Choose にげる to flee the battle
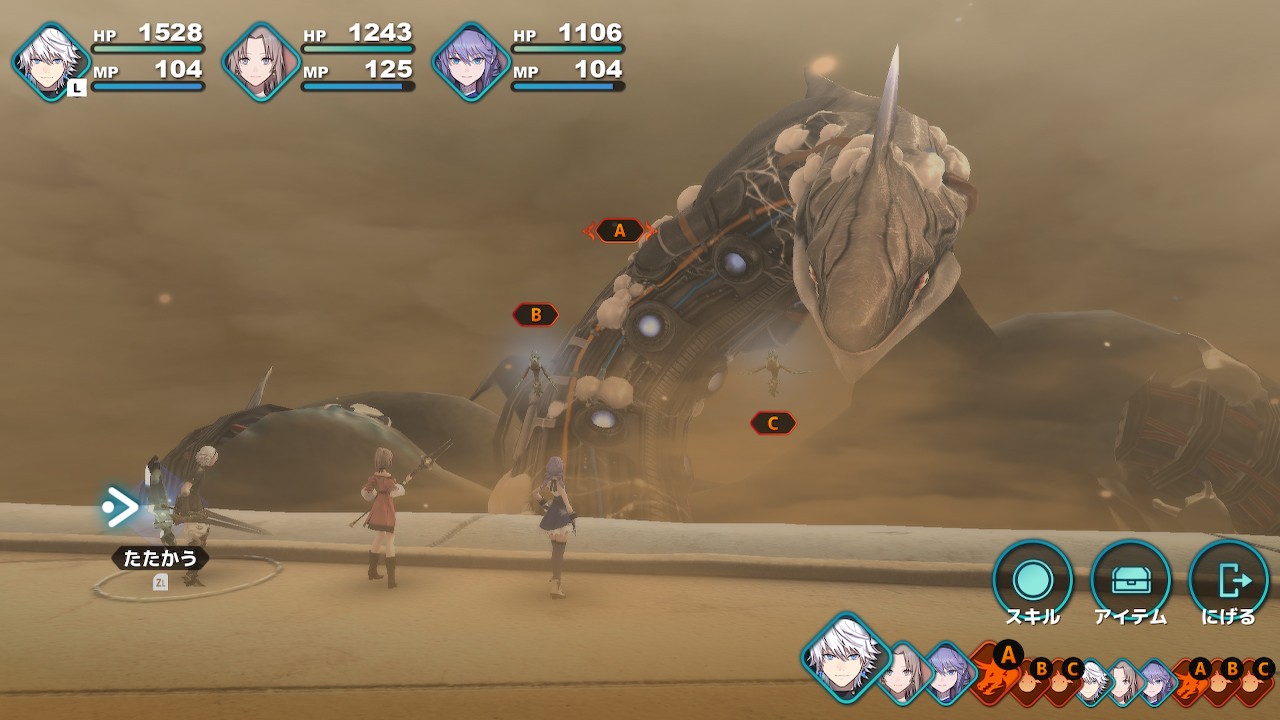Image resolution: width=1280 pixels, height=720 pixels. 1228,580
